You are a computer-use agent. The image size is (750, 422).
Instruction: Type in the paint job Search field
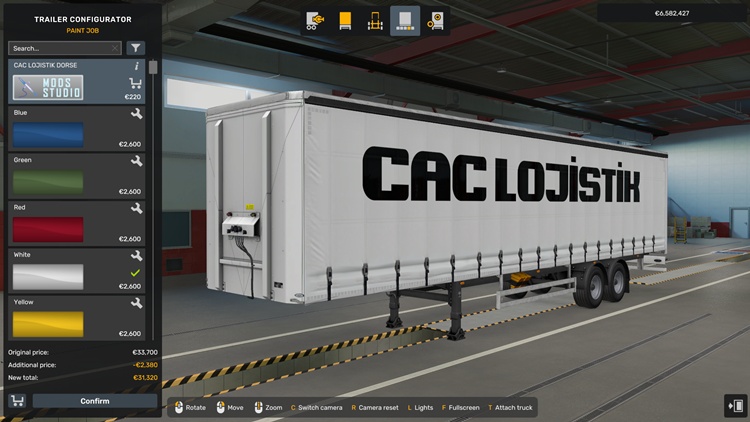click(60, 48)
